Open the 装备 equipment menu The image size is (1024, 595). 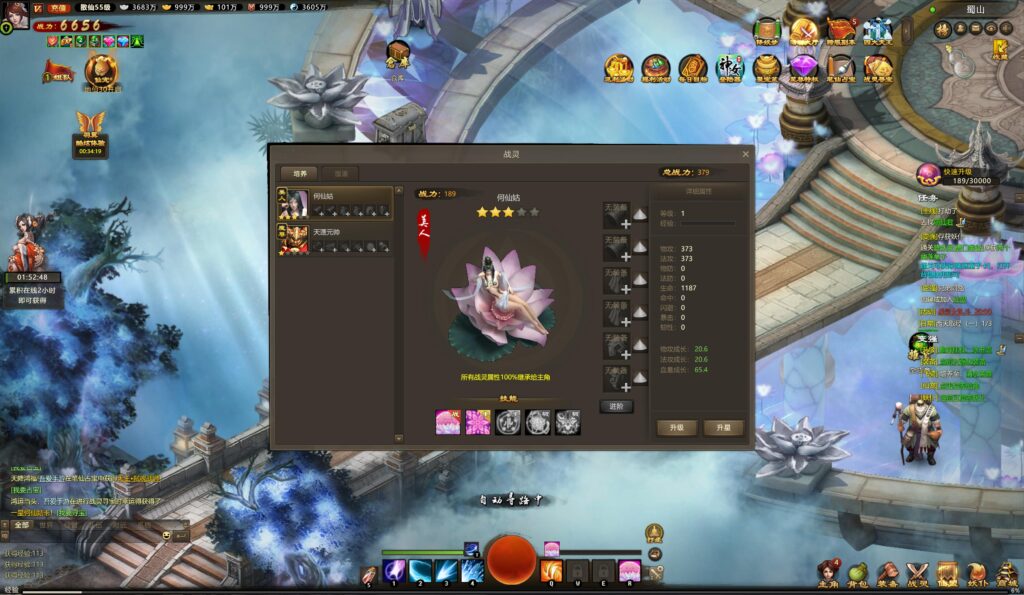887,573
